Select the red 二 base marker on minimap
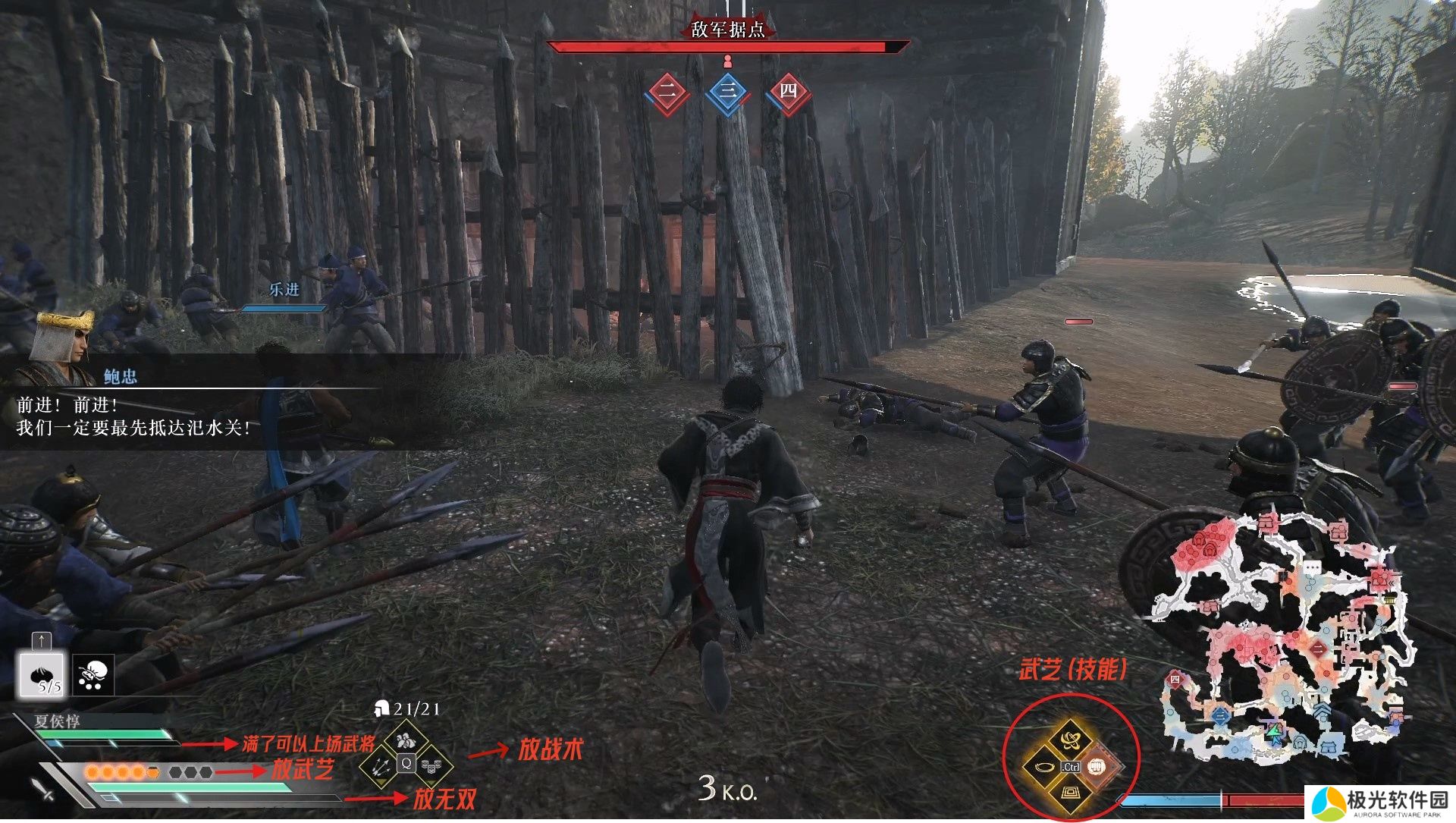This screenshot has width=1456, height=823. 1319,649
